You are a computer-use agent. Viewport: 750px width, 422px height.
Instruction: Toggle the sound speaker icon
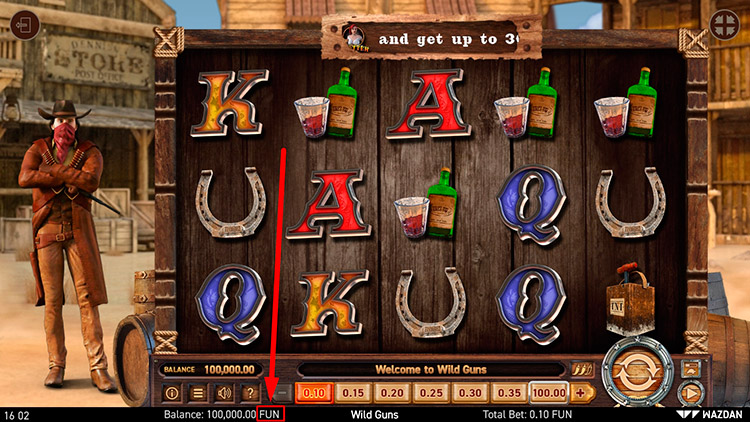[224, 393]
